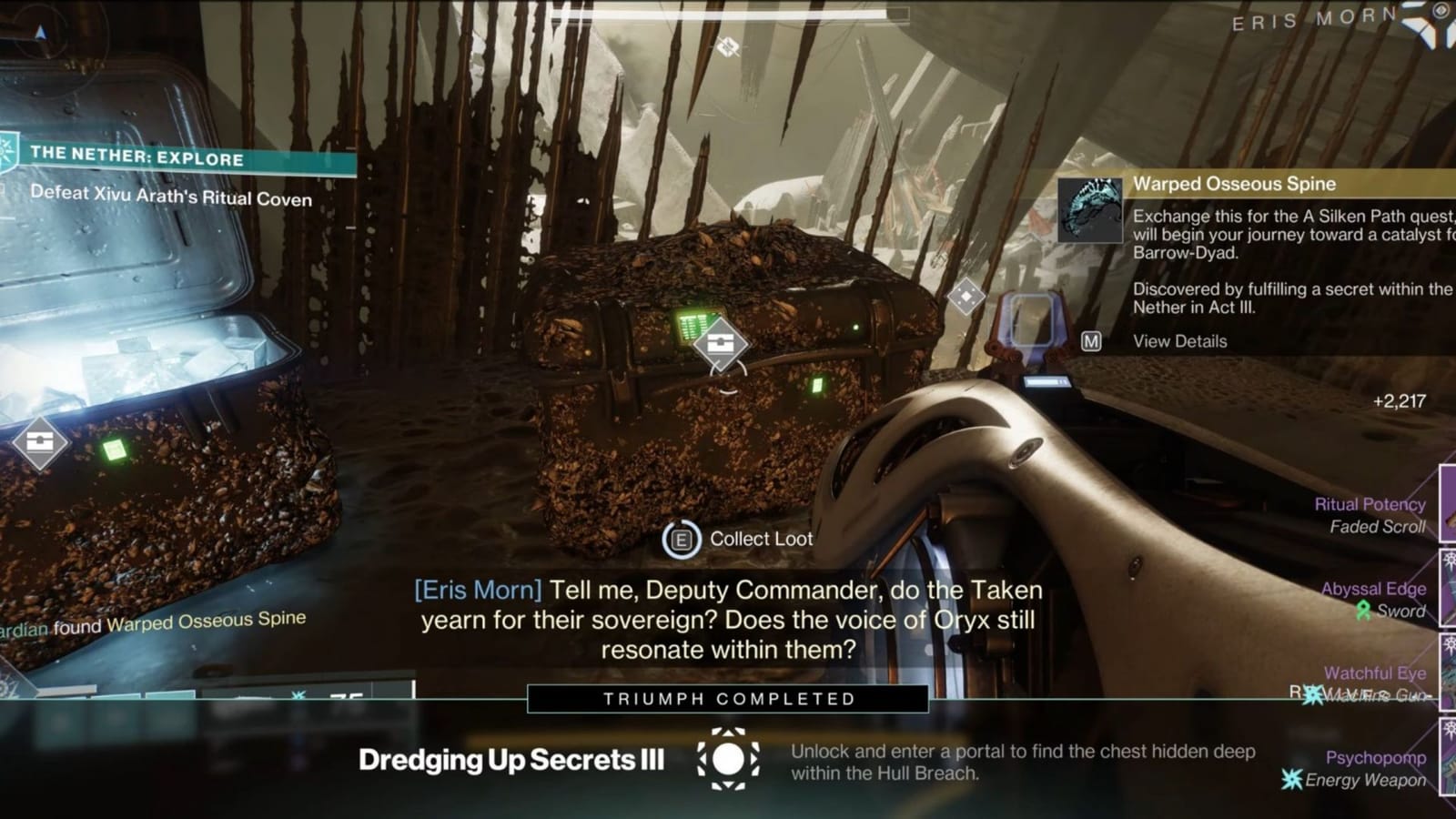Click the cyan Energy Weapon icon next to Psychopomp
Viewport: 1456px width, 819px height.
(x=1290, y=778)
